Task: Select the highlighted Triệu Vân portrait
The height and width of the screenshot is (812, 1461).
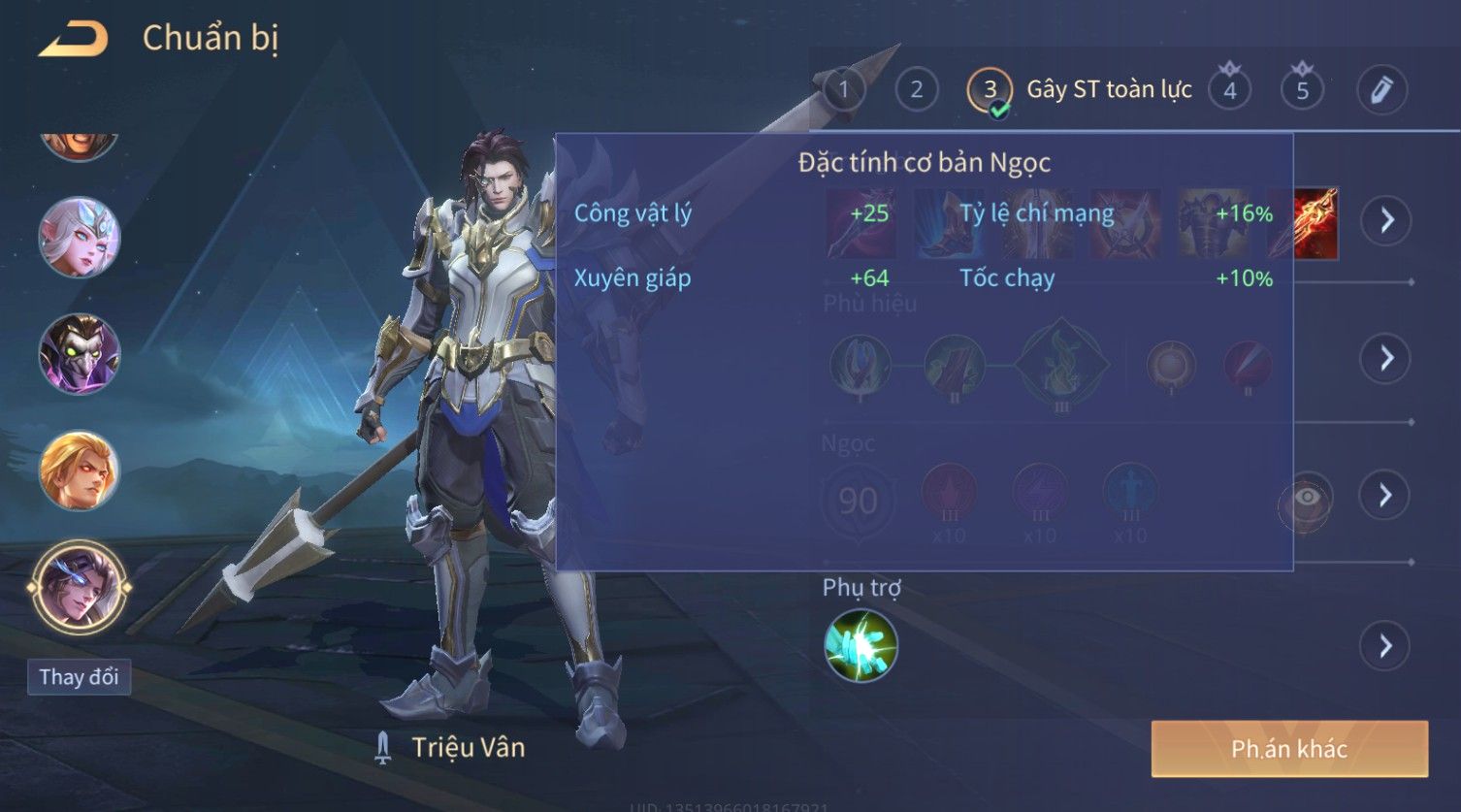Action: click(80, 587)
